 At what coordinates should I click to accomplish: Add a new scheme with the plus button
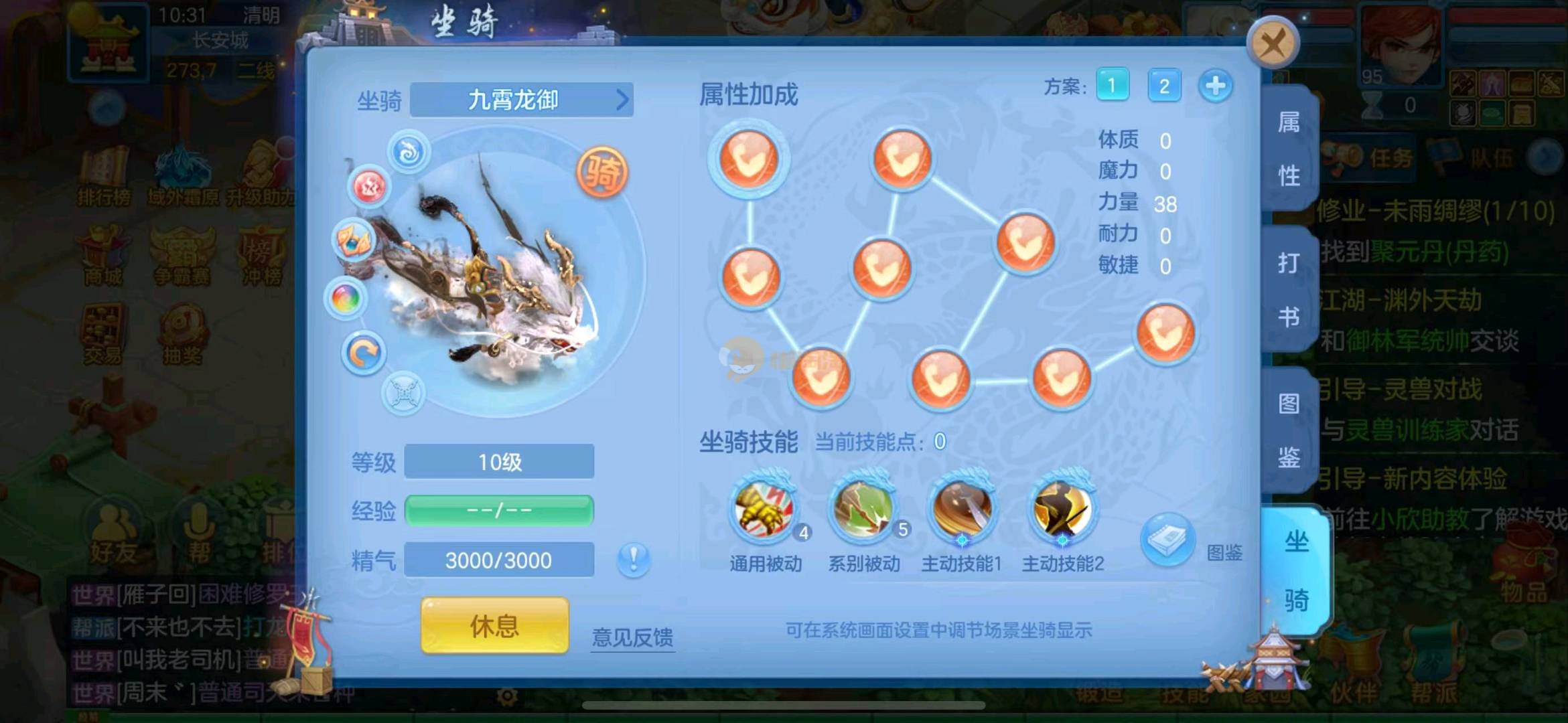coord(1215,86)
